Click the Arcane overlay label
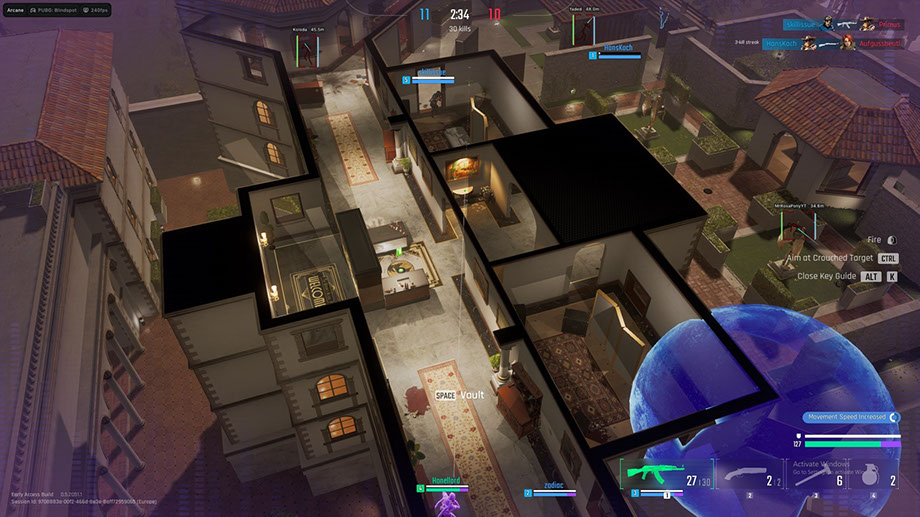The width and height of the screenshot is (920, 517). pyautogui.click(x=15, y=10)
